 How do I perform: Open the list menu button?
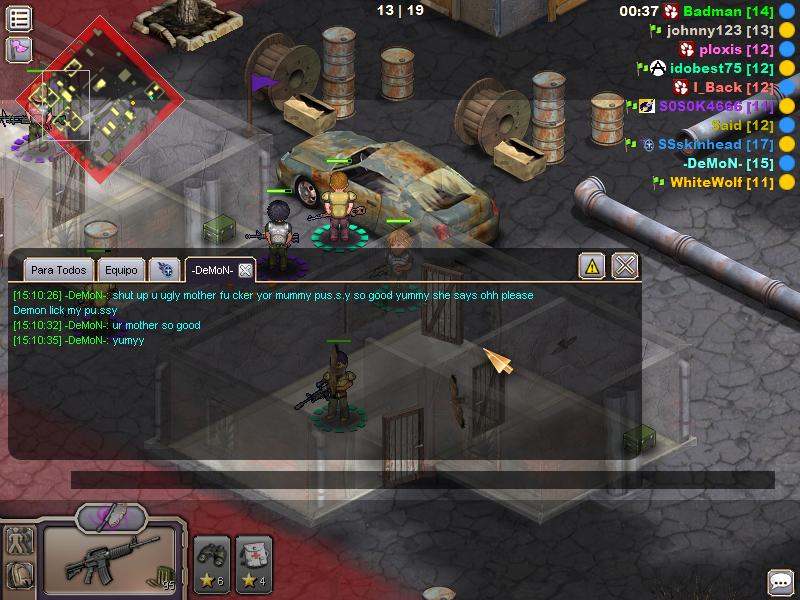19,18
